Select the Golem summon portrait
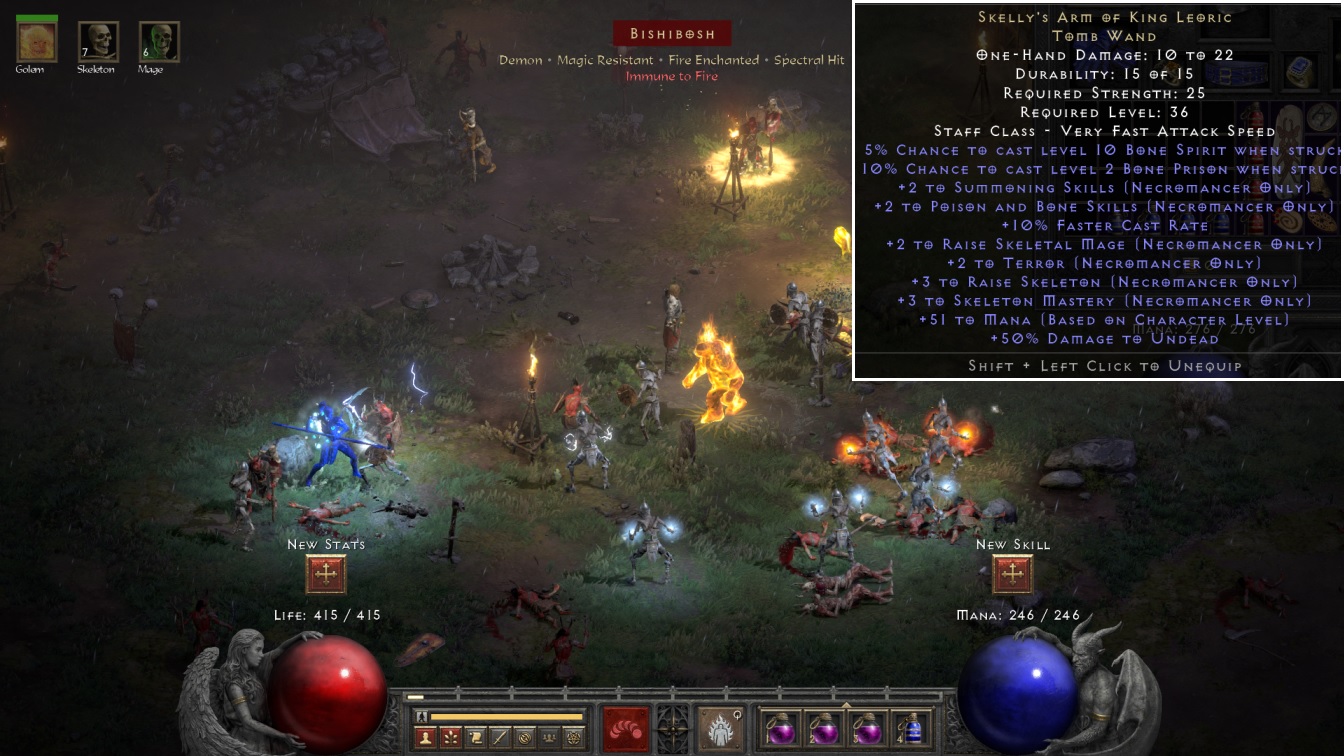Image resolution: width=1344 pixels, height=756 pixels. pos(37,41)
